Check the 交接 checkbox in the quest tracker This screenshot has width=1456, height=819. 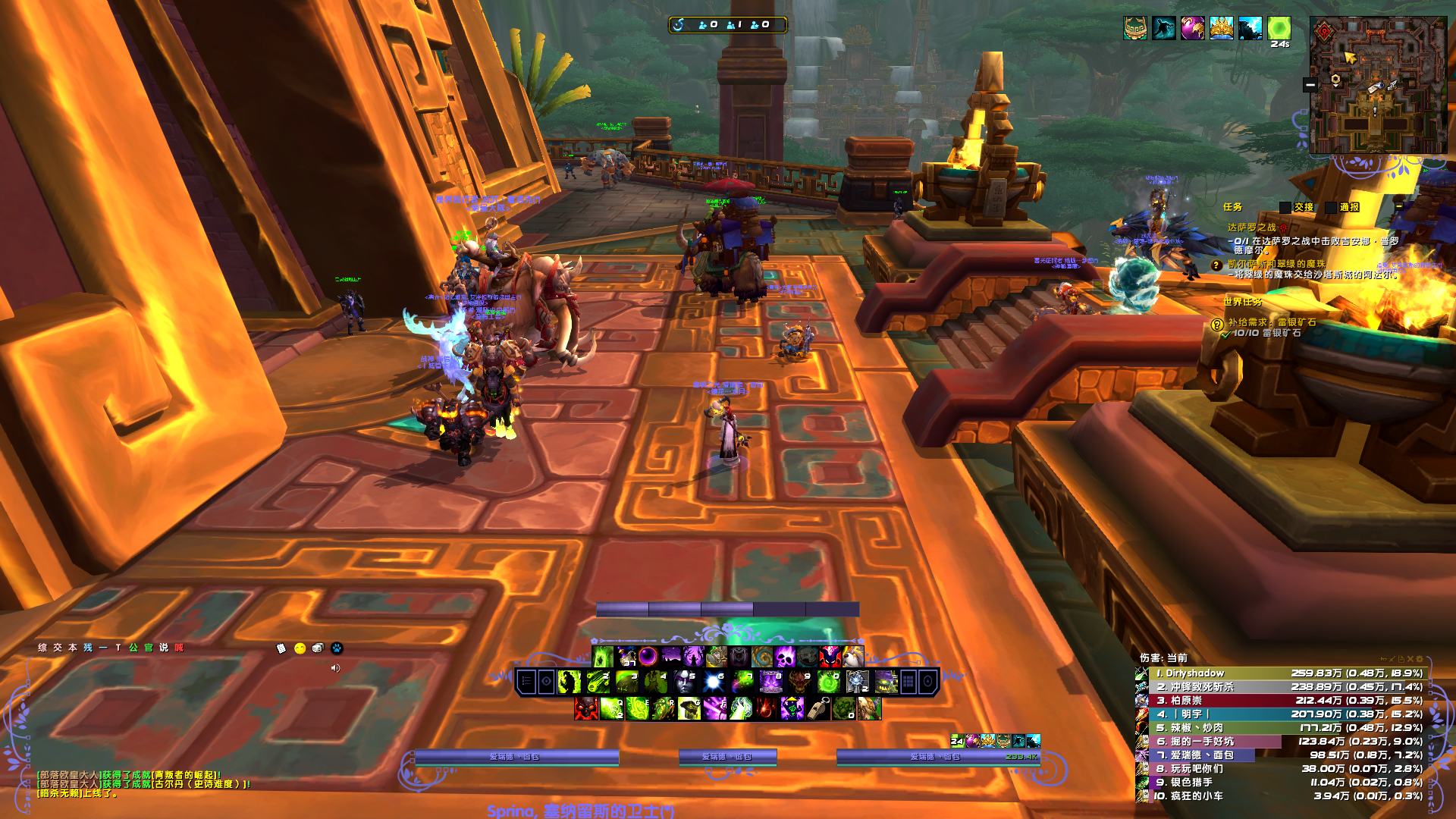1285,207
